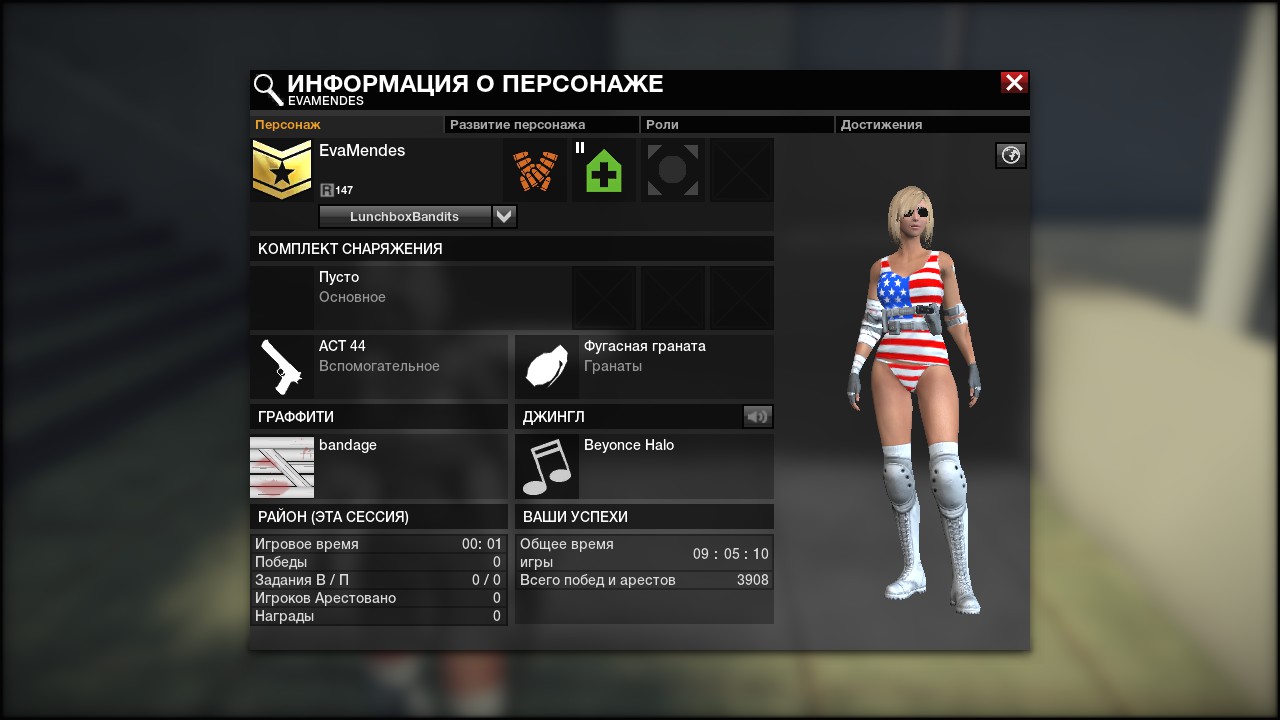1280x720 pixels.
Task: Expand the LunchboxBandits clan dropdown arrow
Action: coord(505,217)
